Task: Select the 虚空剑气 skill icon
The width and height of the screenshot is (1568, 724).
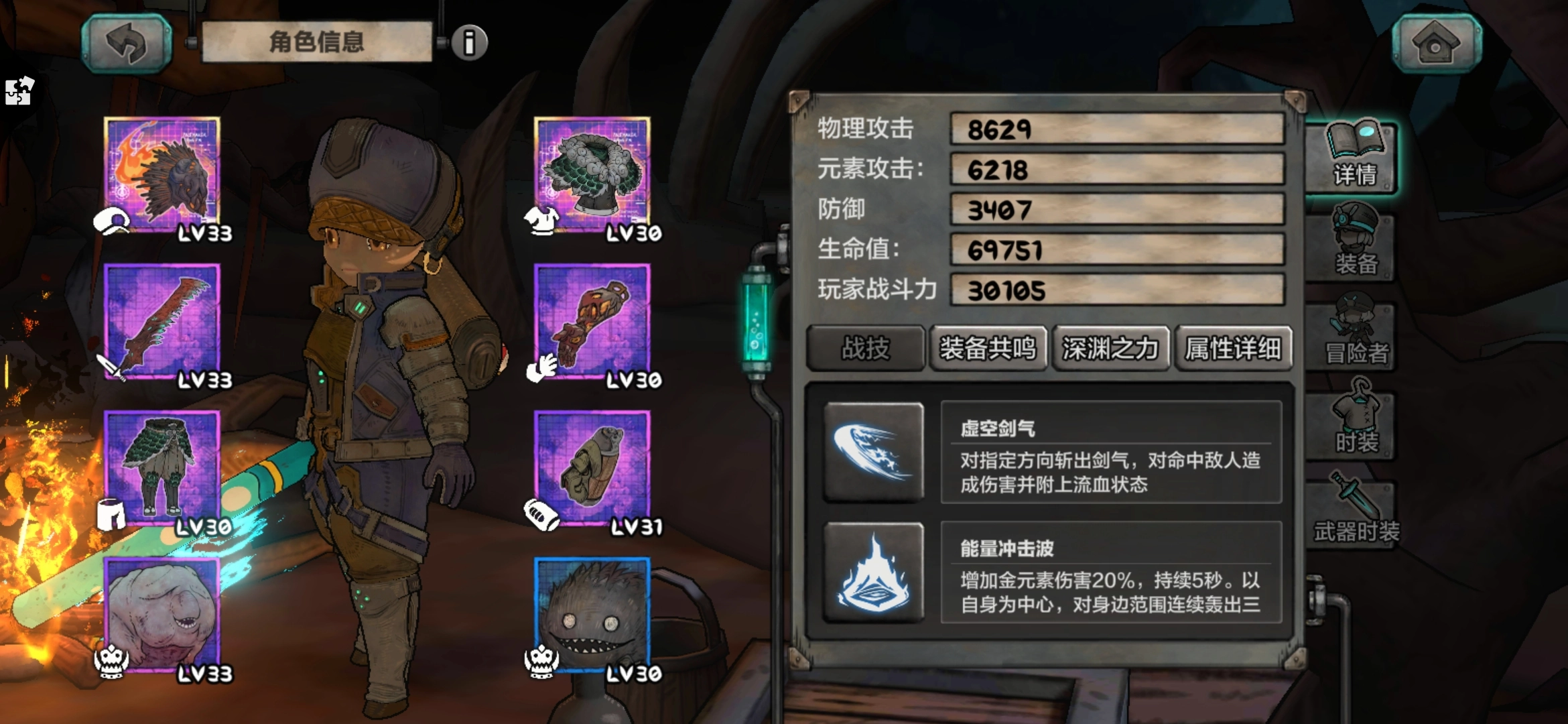Action: (873, 452)
